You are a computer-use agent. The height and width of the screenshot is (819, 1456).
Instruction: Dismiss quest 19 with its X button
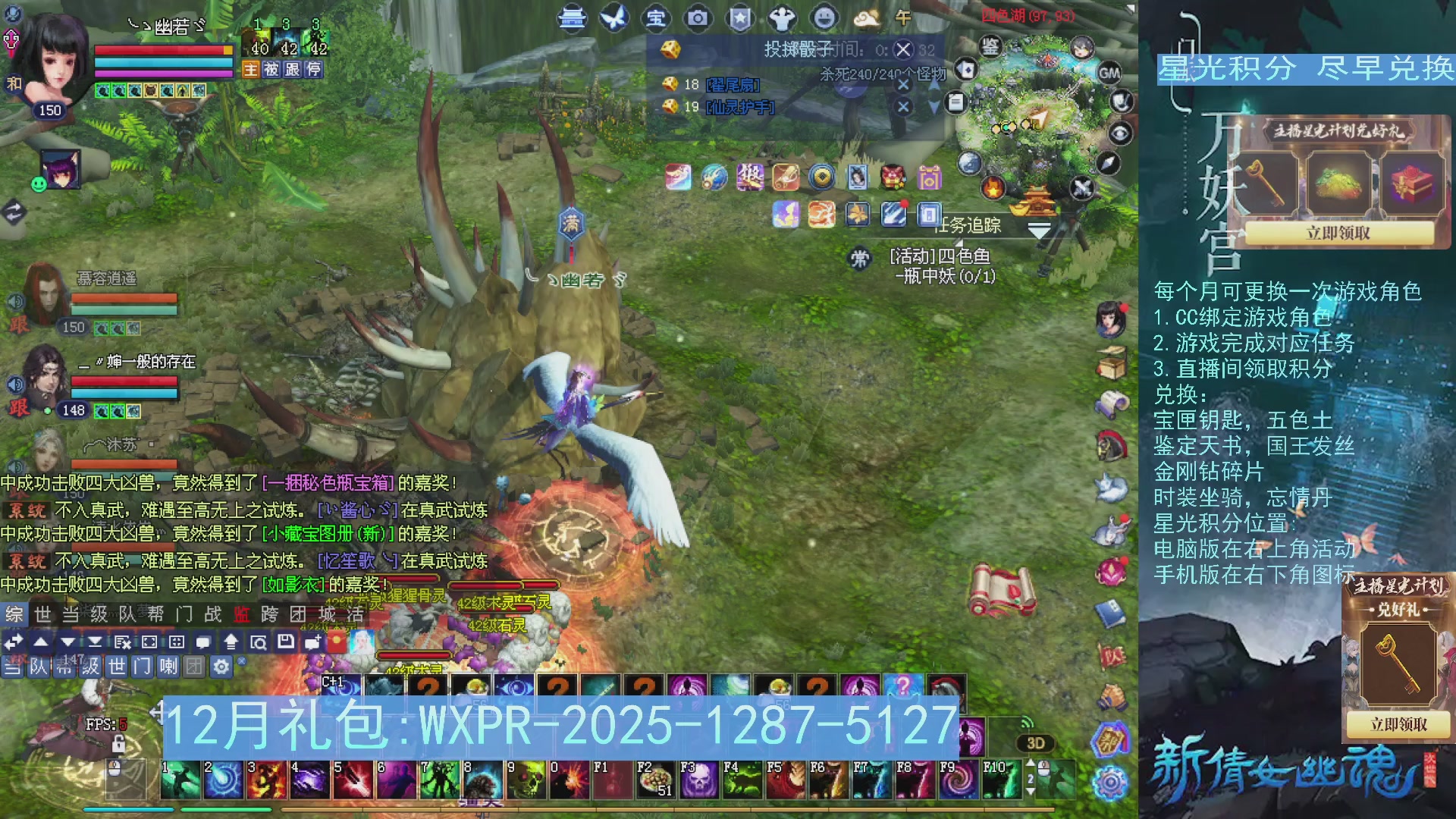[903, 107]
